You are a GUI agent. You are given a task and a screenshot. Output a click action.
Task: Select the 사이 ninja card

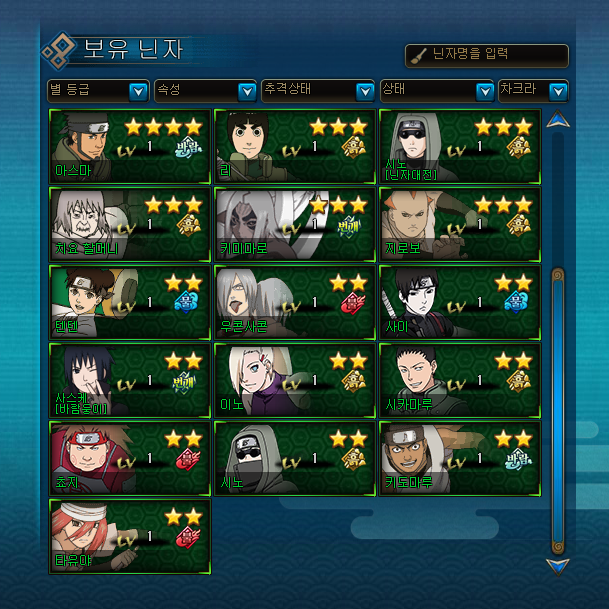460,302
